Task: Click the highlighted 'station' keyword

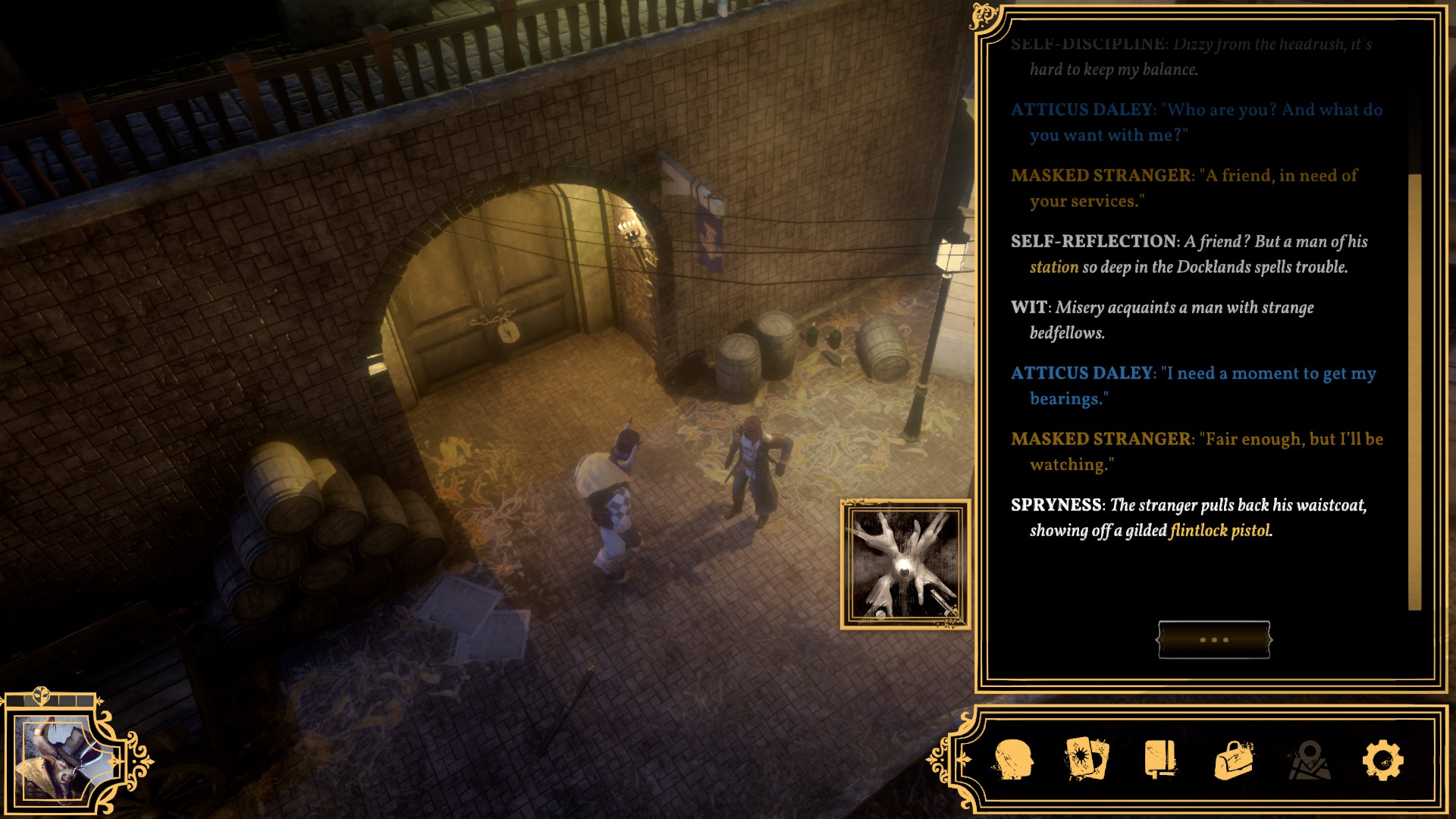Action: coord(1053,267)
